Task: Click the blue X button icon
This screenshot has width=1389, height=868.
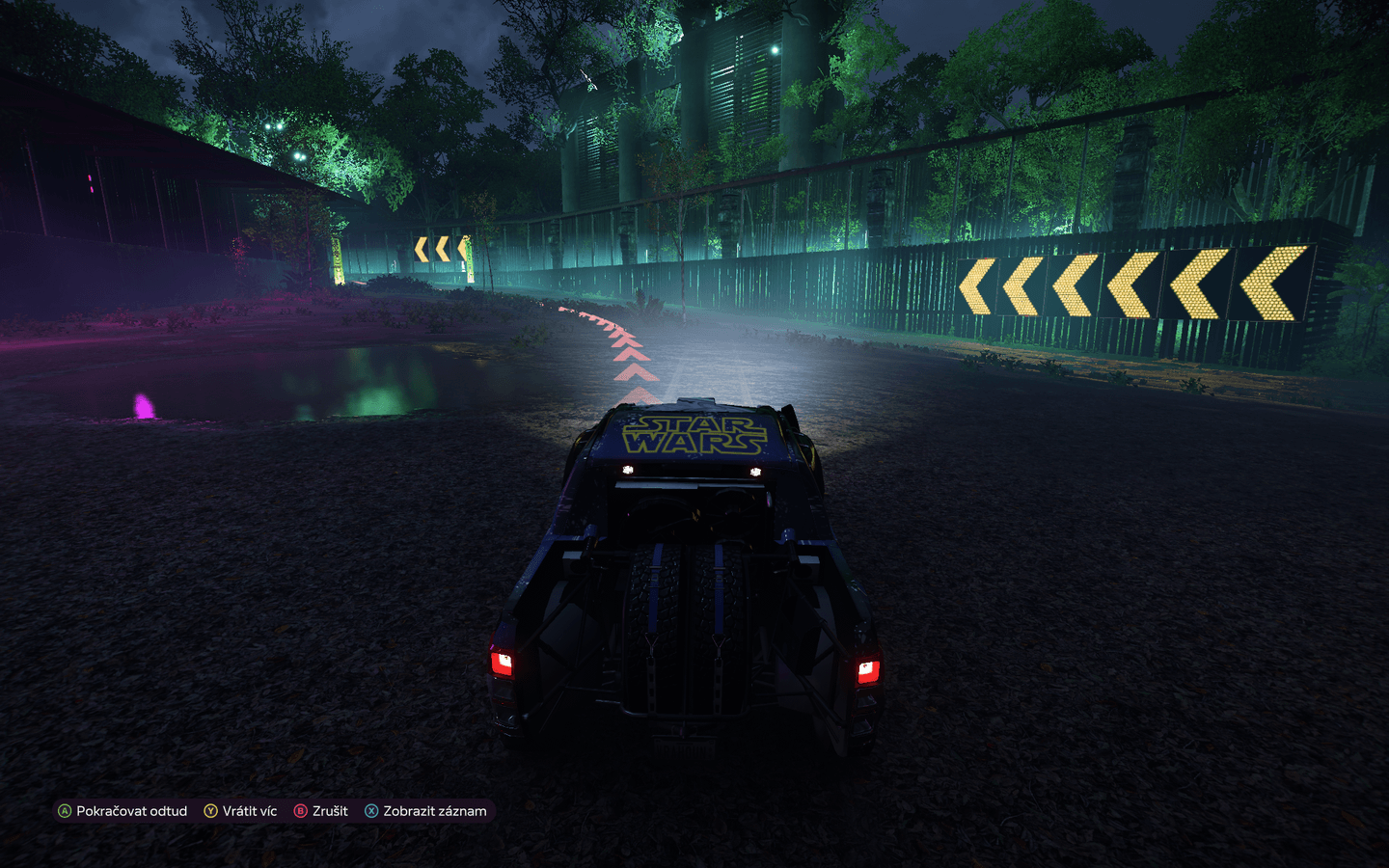Action: 370,811
